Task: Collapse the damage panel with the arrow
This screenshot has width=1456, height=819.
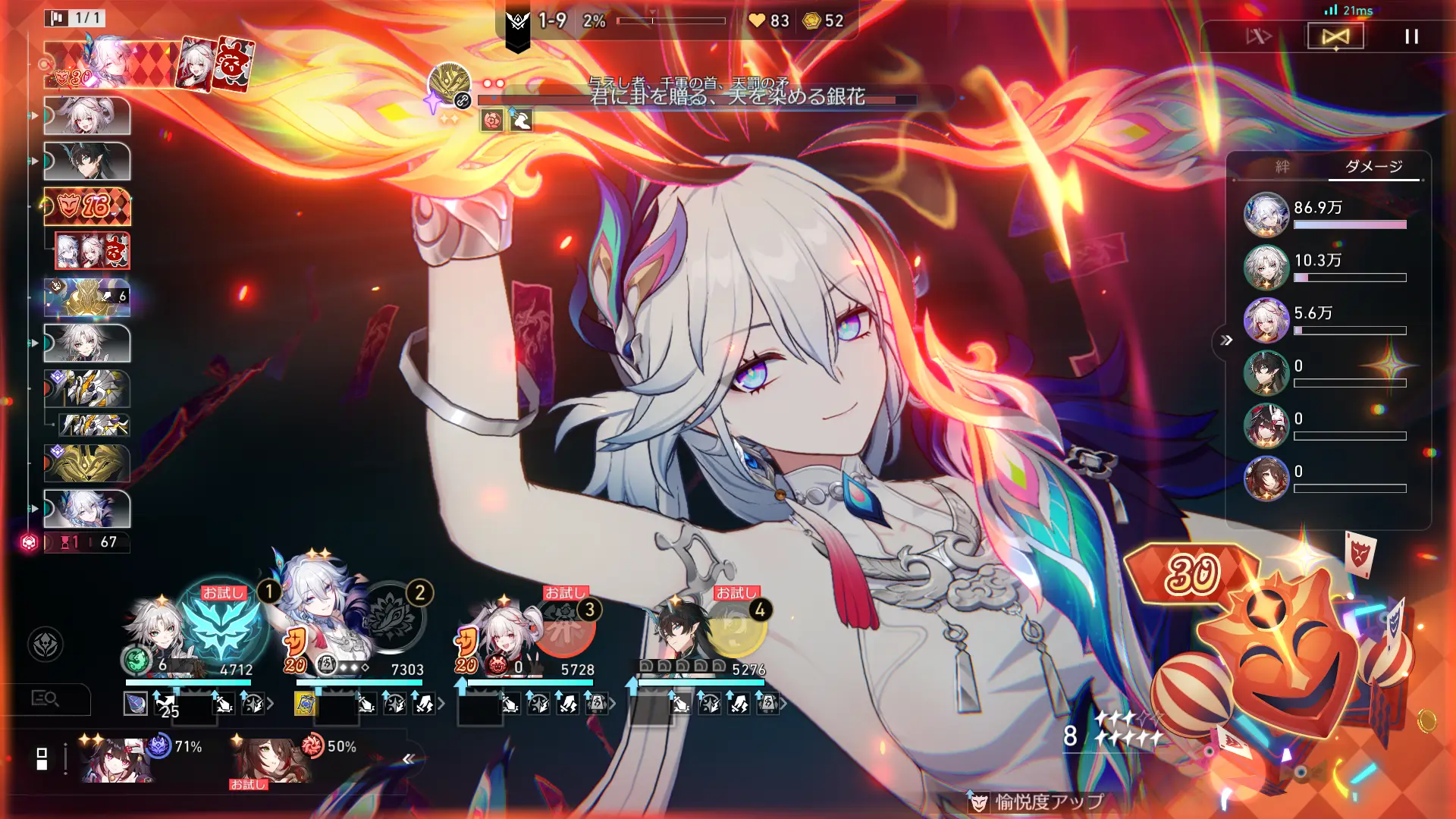Action: [1226, 340]
